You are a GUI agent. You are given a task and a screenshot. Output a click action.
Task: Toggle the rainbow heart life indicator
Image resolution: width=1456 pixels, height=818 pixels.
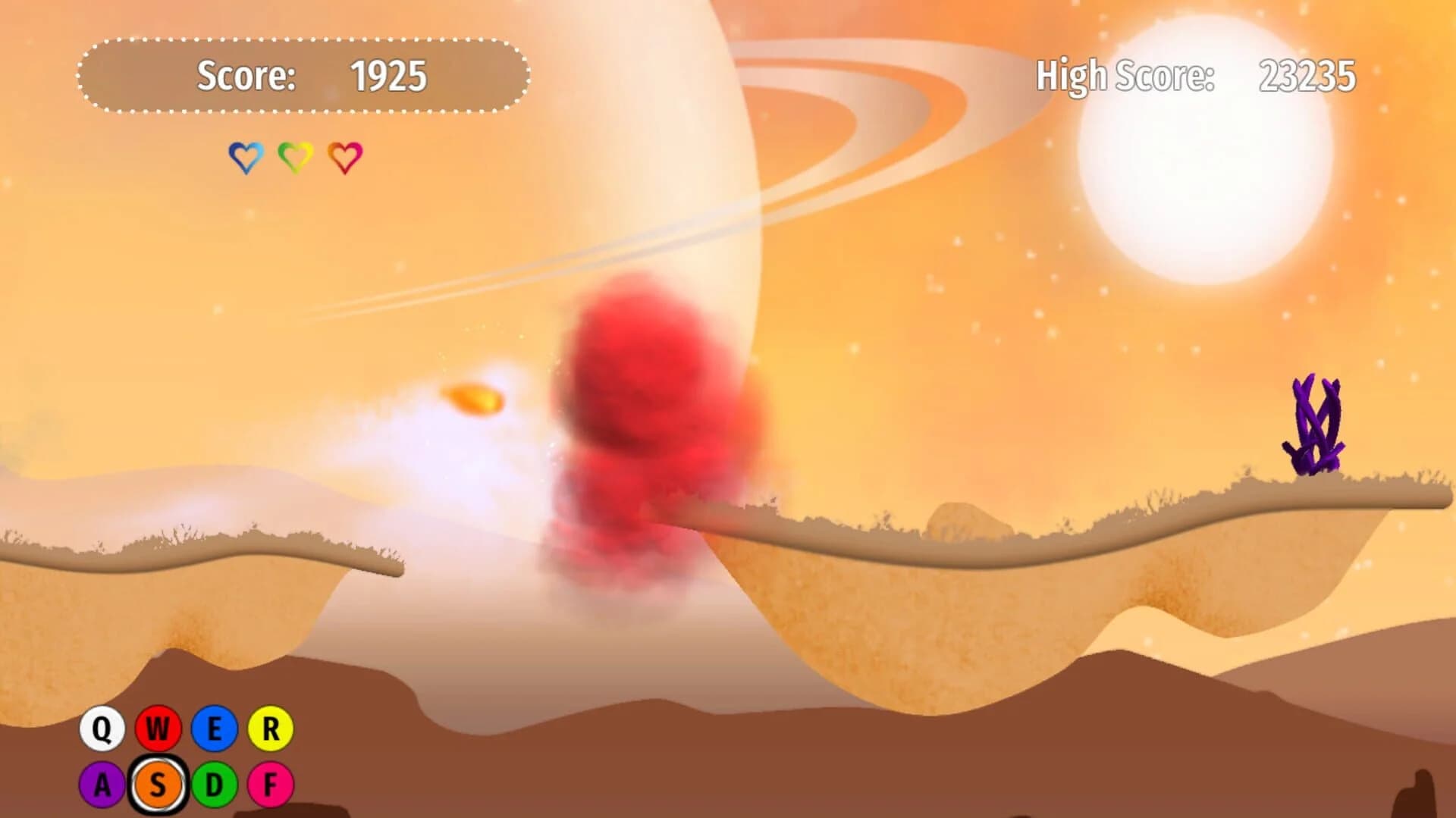[x=344, y=157]
